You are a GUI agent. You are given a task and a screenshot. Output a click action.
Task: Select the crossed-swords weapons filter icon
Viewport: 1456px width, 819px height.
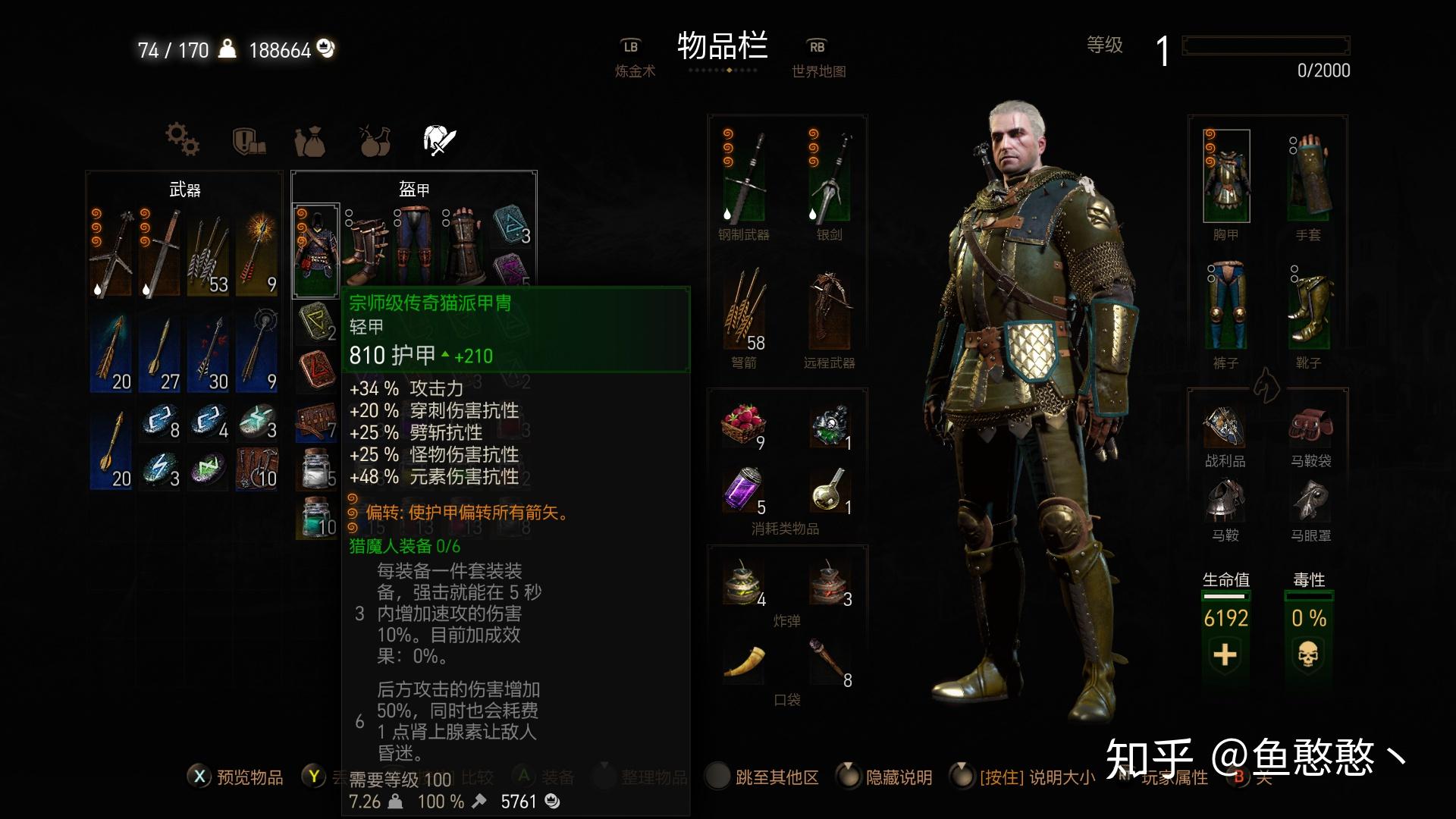(x=440, y=140)
